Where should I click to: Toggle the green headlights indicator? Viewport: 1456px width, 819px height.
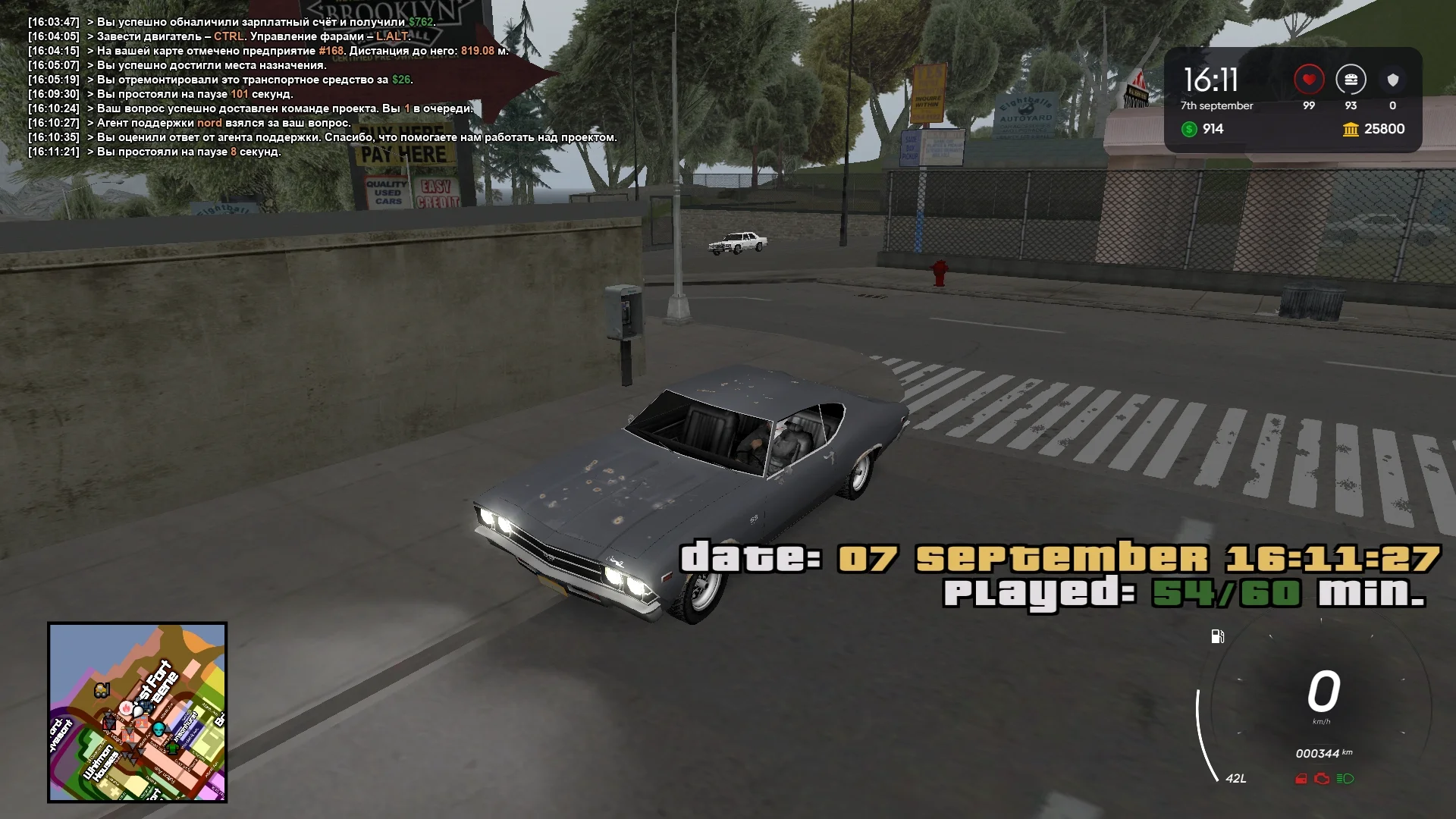coord(1345,779)
